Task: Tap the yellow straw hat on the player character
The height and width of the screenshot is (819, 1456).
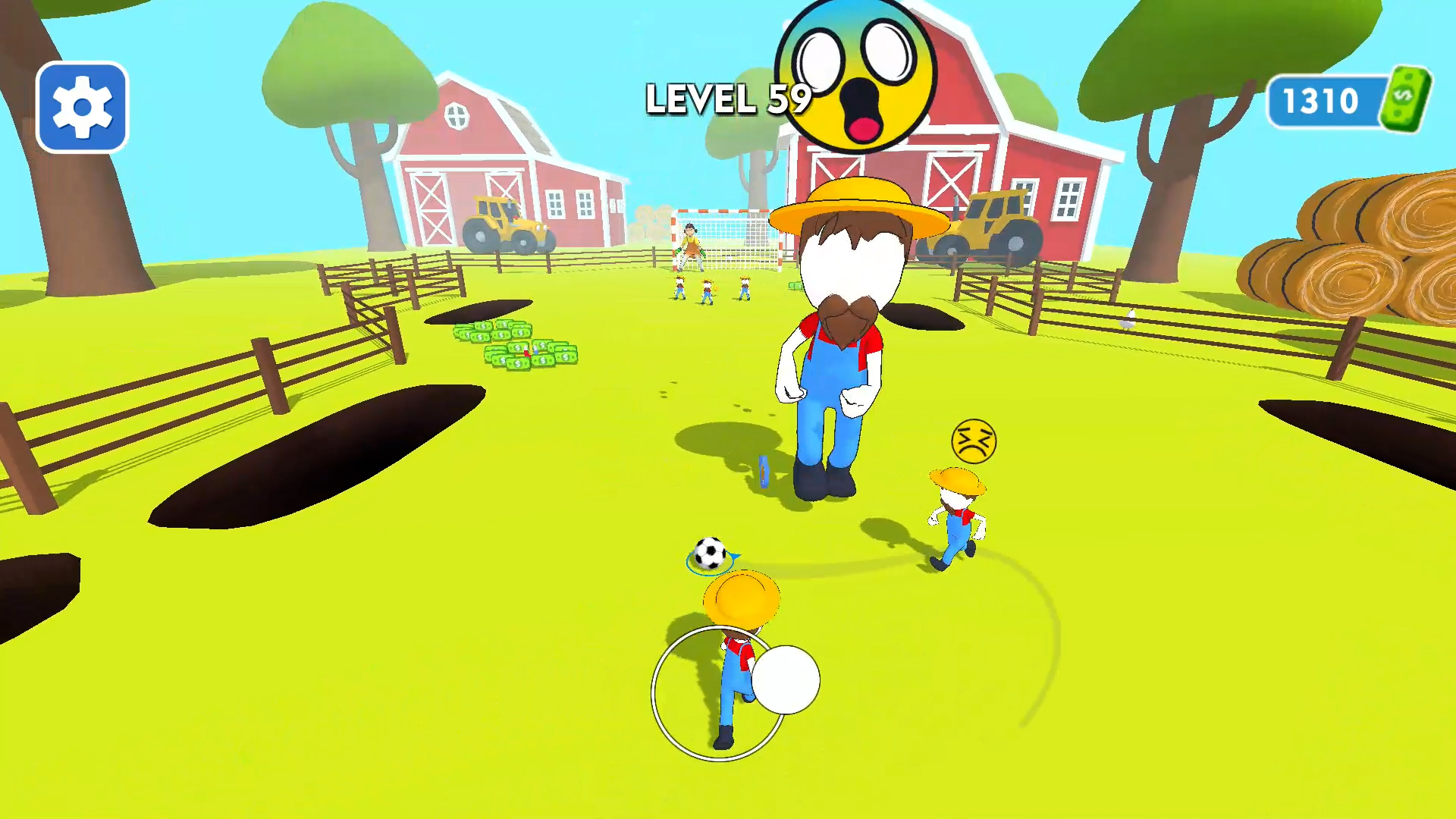Action: pos(742,599)
